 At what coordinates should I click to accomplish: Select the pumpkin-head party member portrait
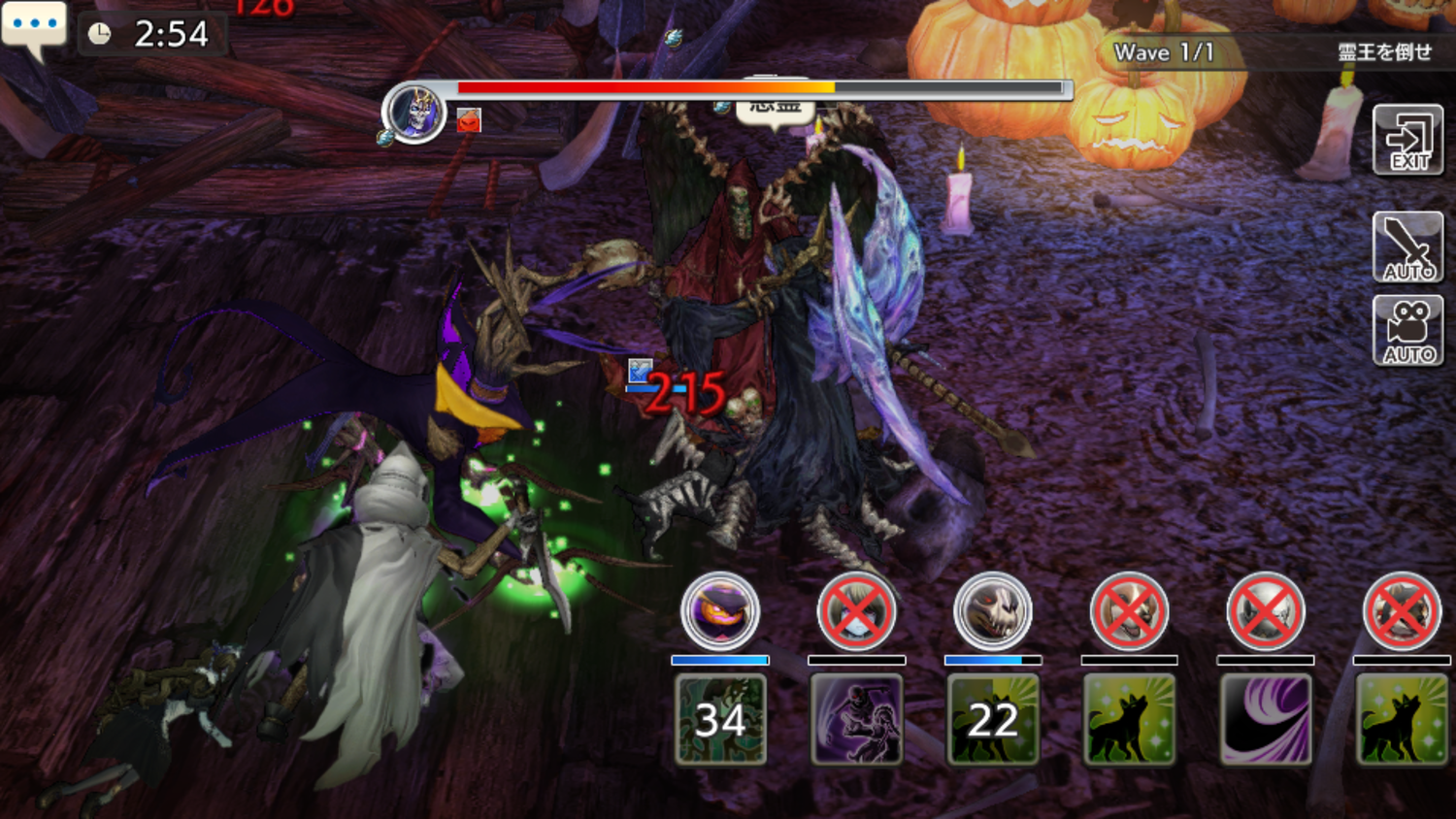720,611
